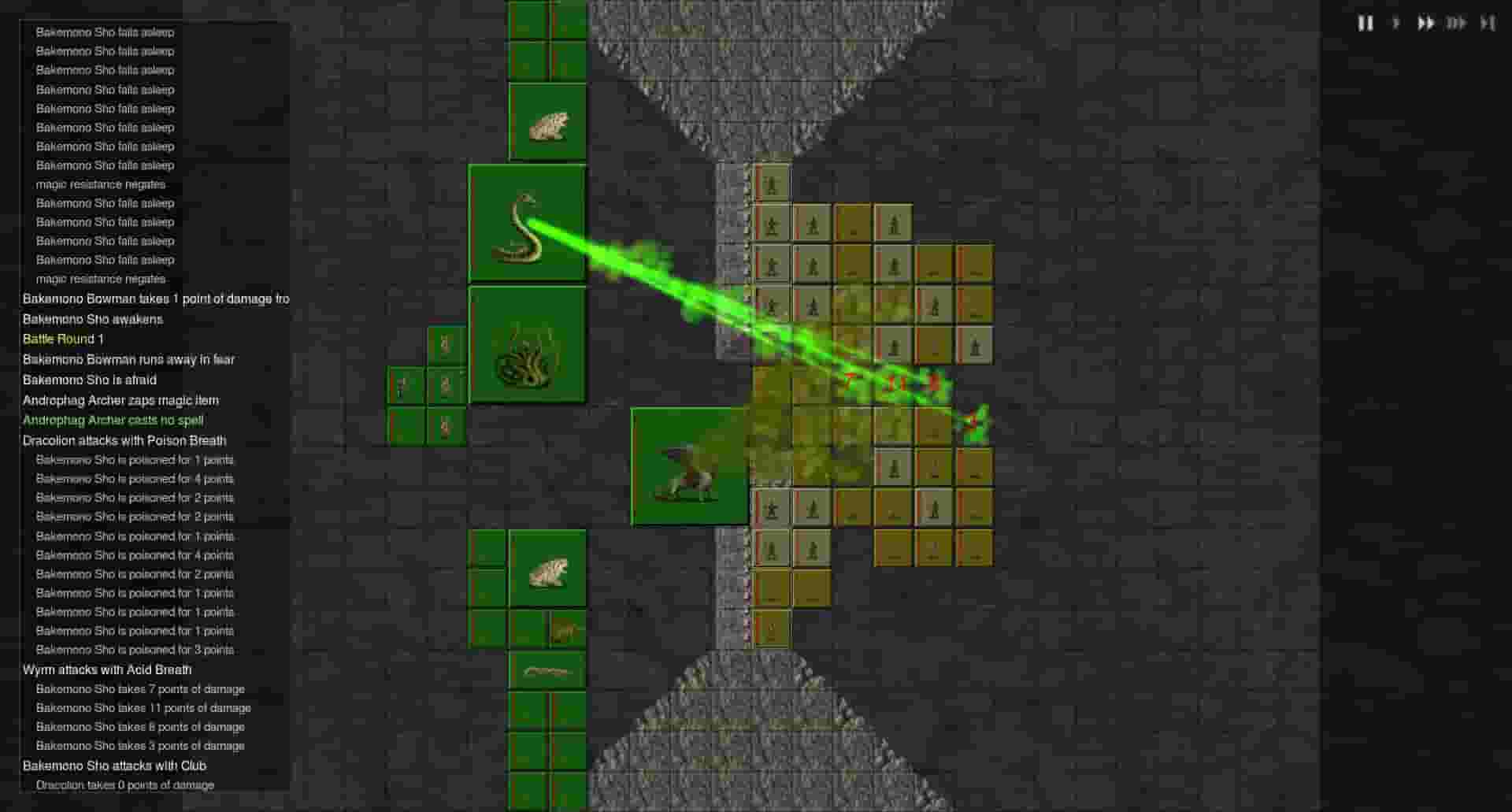Select the lone enemy tile at grid bottom
The width and height of the screenshot is (1512, 812).
tap(772, 626)
